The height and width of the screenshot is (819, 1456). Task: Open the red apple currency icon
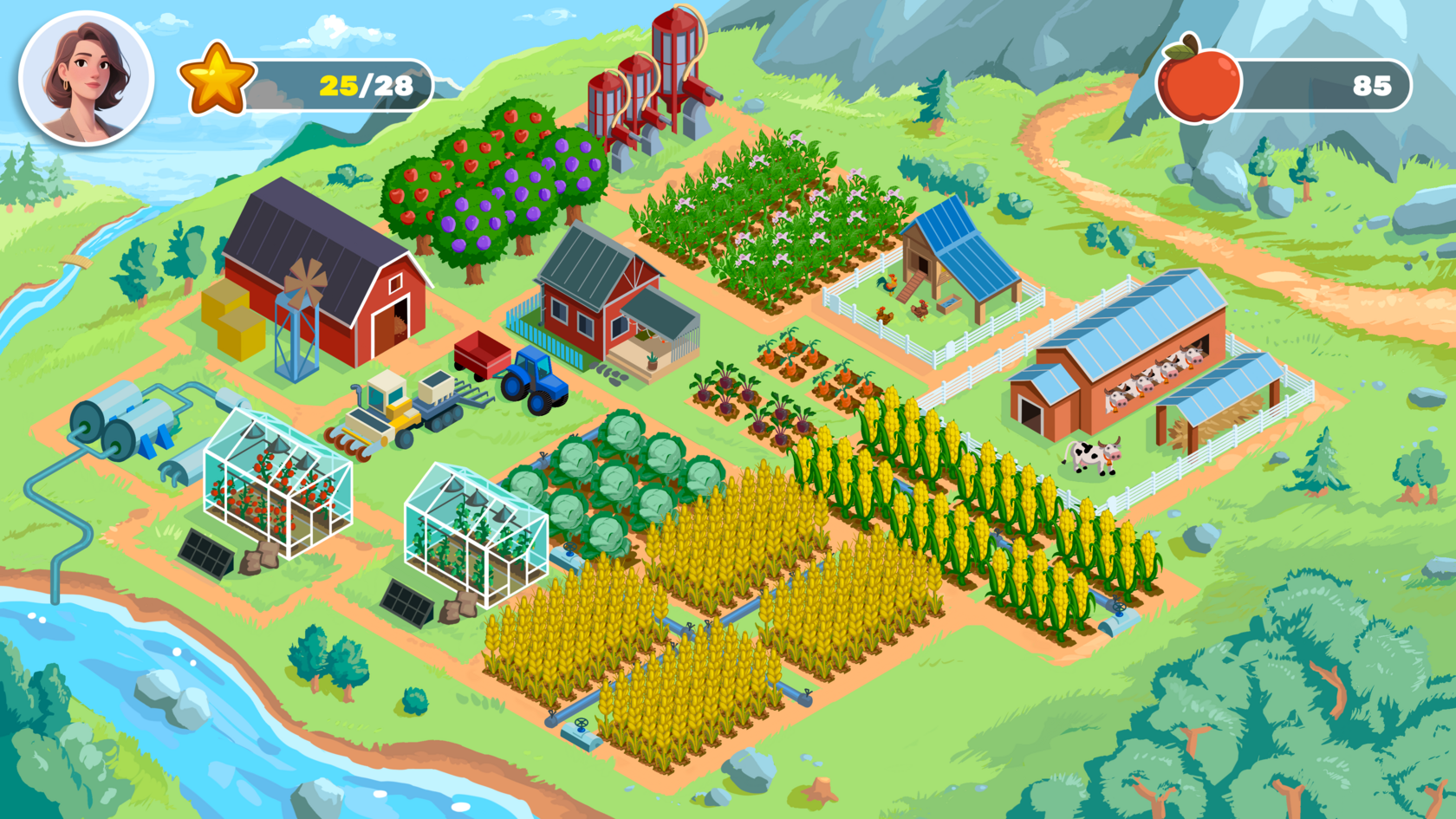click(1199, 81)
